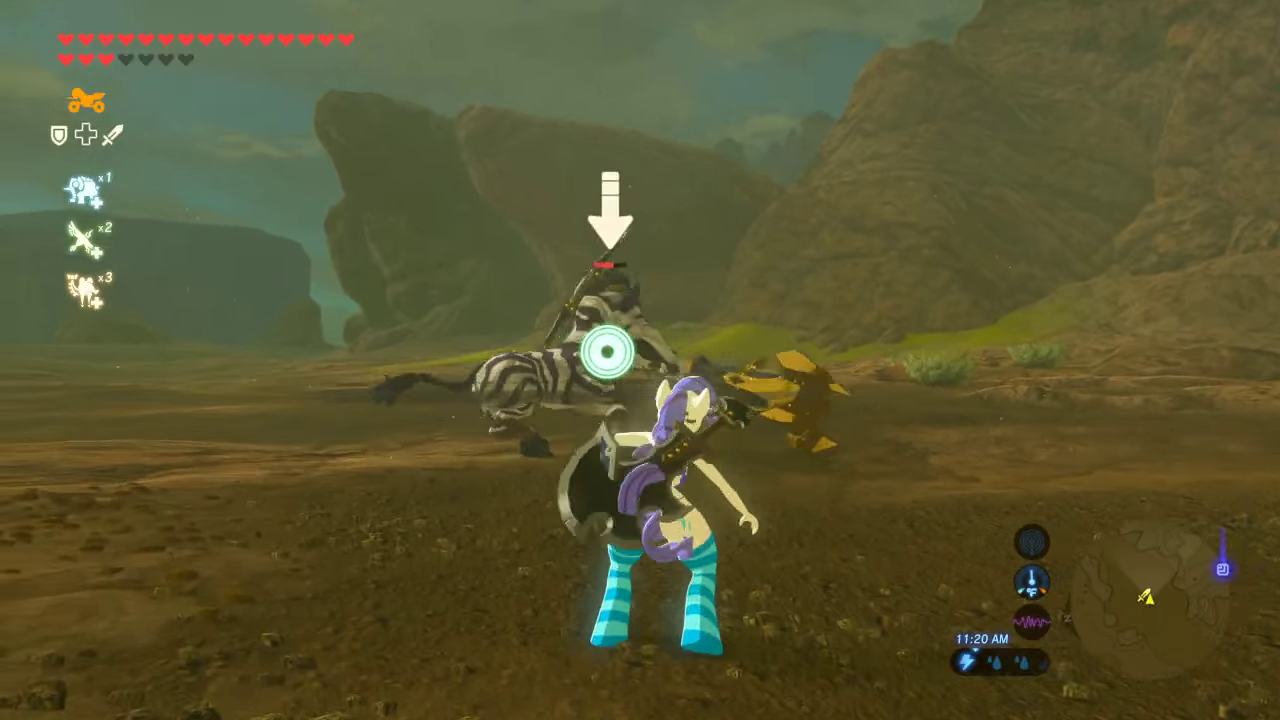Activate the blue elephant champion ability

pyautogui.click(x=84, y=190)
